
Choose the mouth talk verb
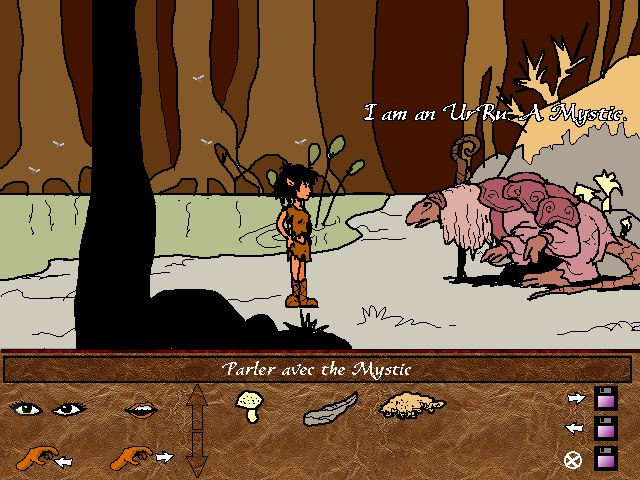pyautogui.click(x=141, y=409)
